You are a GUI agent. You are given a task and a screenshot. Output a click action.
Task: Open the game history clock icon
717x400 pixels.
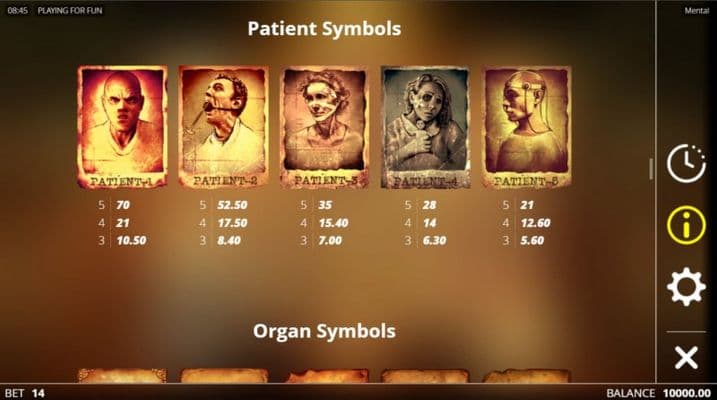686,163
